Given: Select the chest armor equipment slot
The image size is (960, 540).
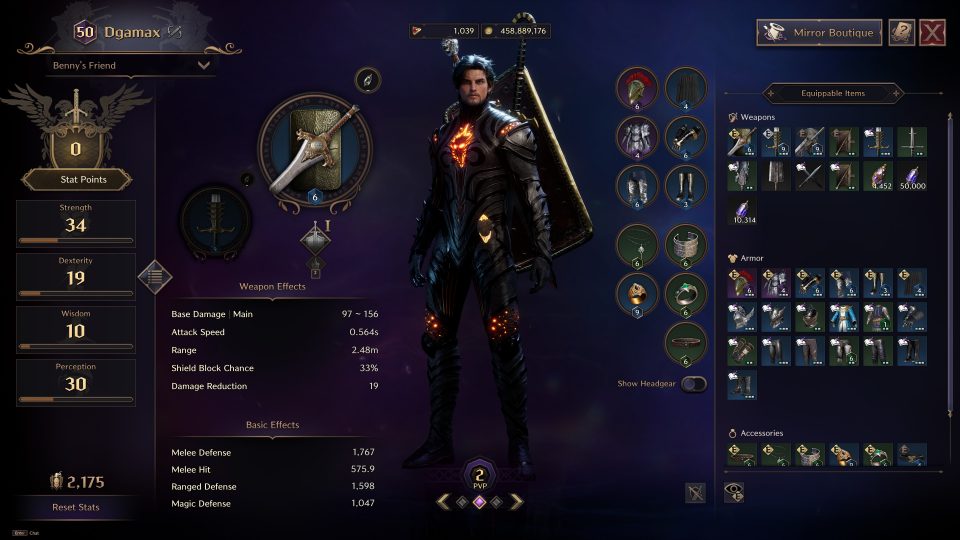Looking at the screenshot, I should [636, 137].
